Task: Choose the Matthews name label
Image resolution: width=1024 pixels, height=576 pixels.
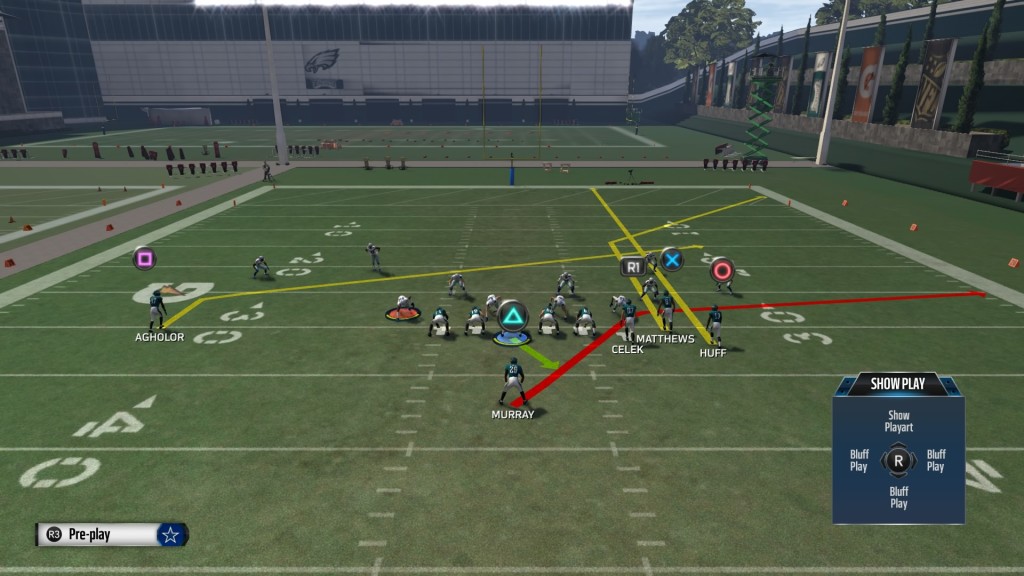Action: point(665,339)
